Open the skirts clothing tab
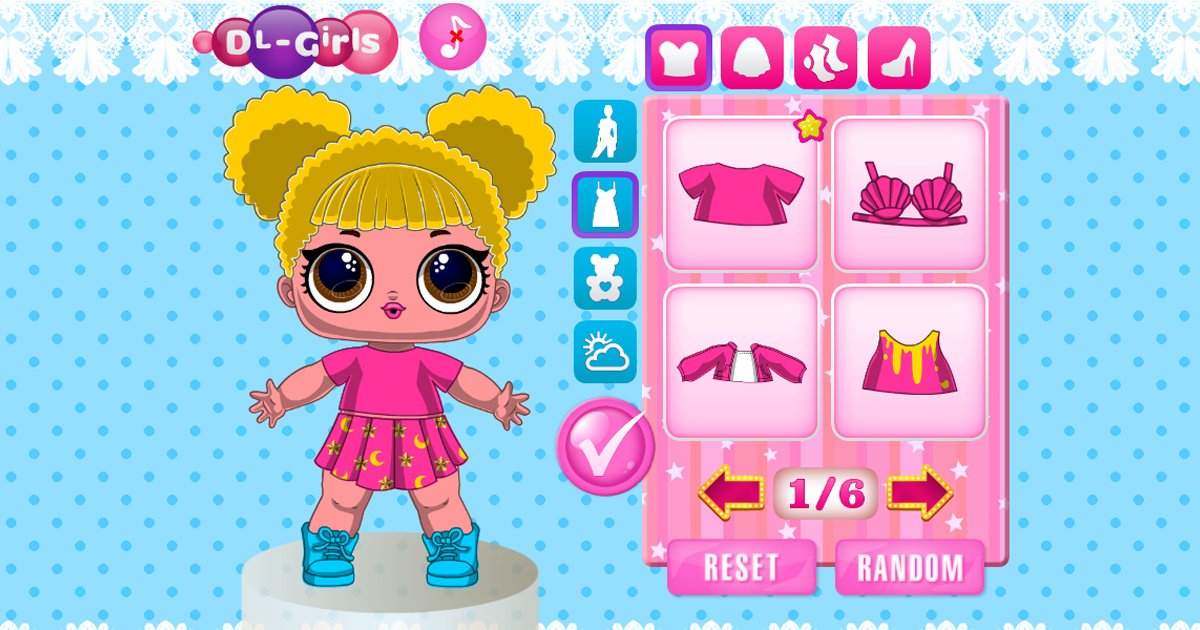 (x=752, y=57)
